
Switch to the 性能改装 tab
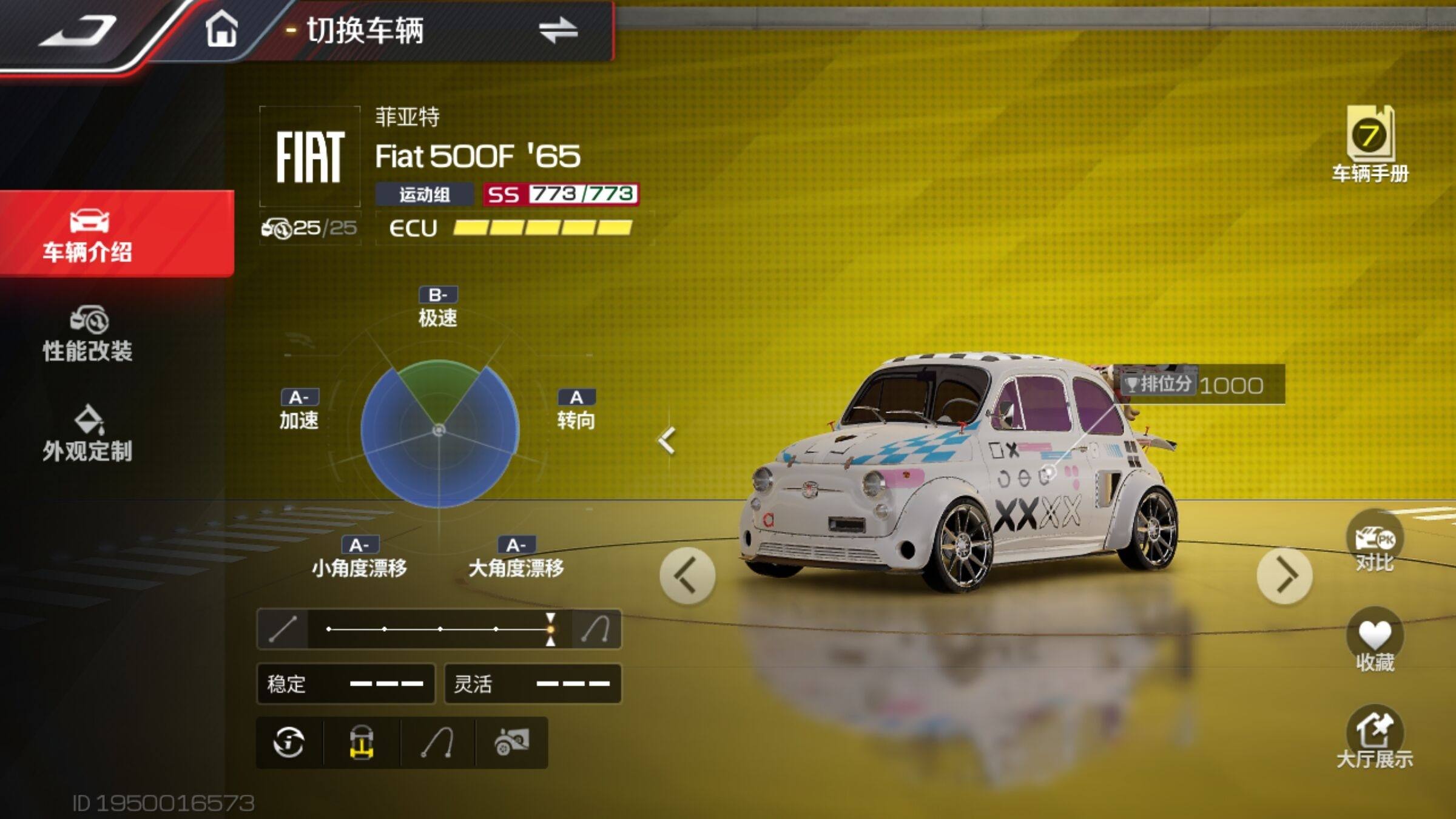(88, 335)
